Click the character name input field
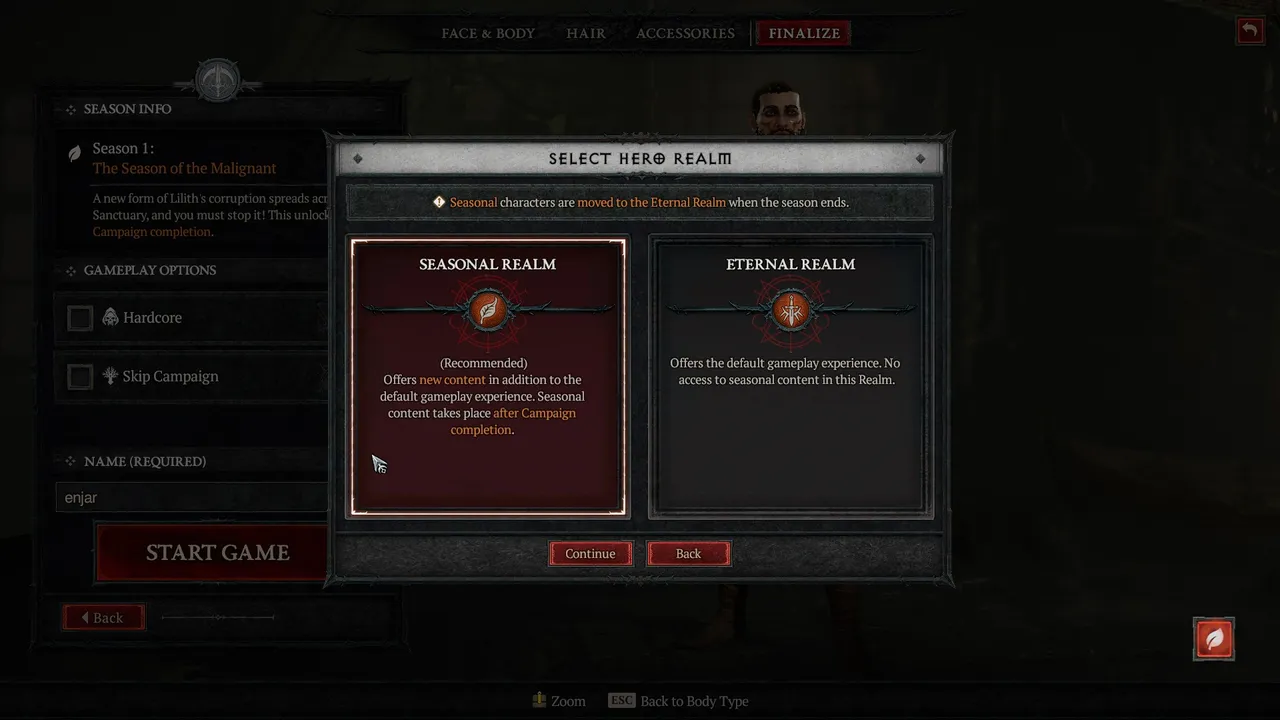 (190, 497)
